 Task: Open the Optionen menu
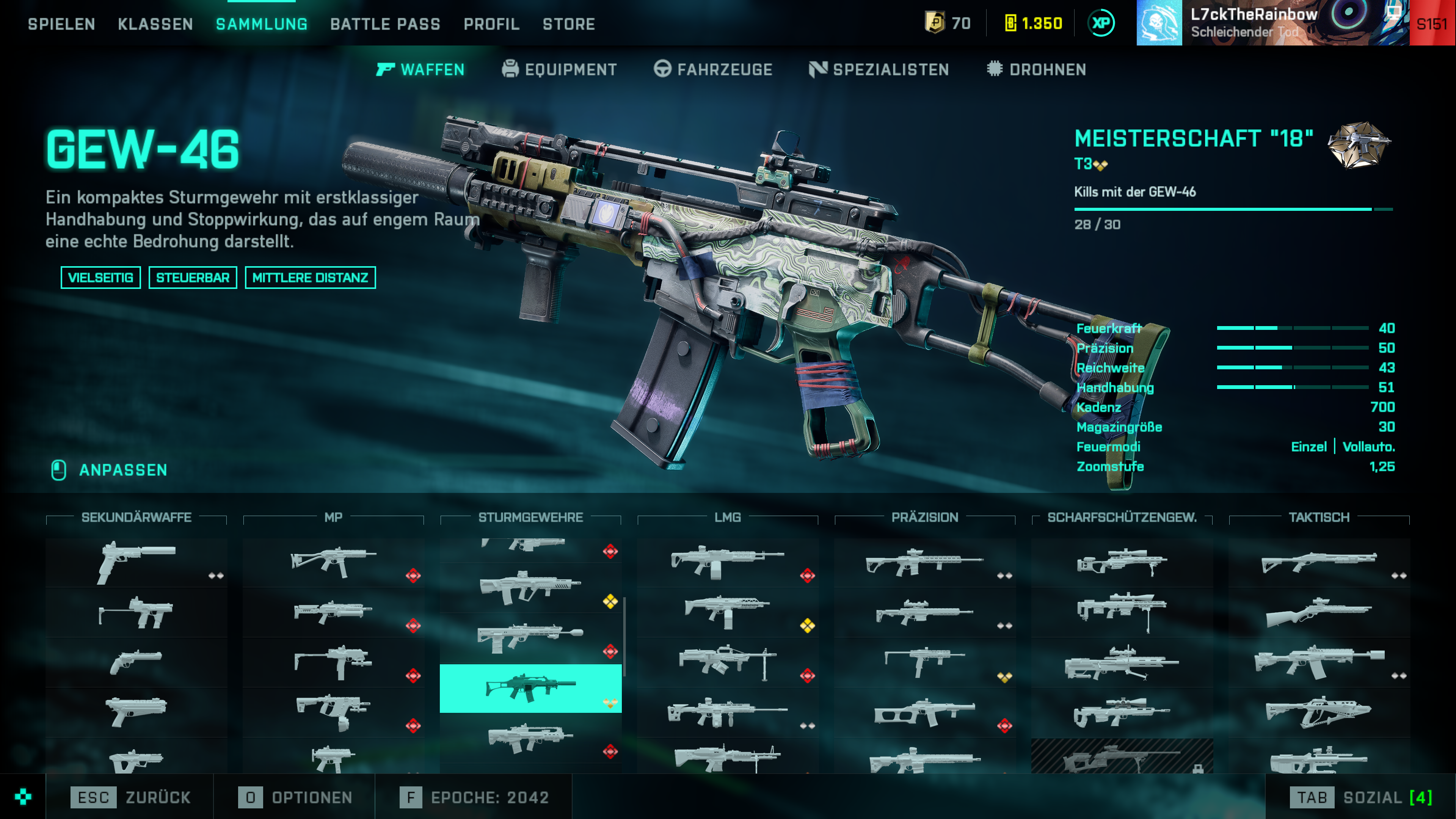tap(295, 797)
